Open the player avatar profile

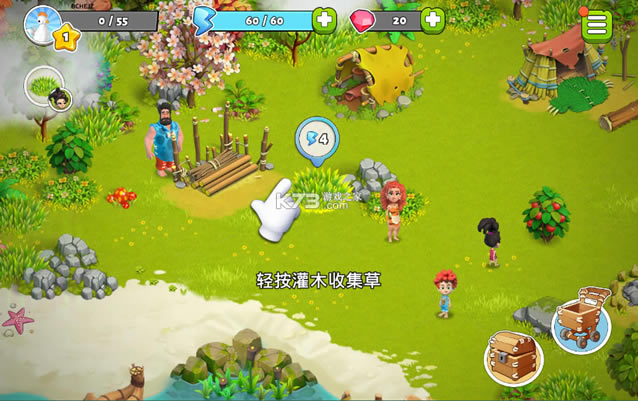click(x=40, y=20)
